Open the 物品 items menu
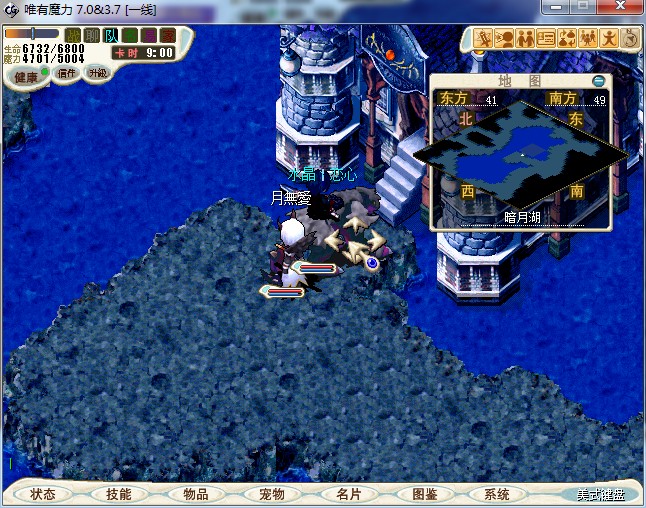This screenshot has width=646, height=508. [x=196, y=494]
